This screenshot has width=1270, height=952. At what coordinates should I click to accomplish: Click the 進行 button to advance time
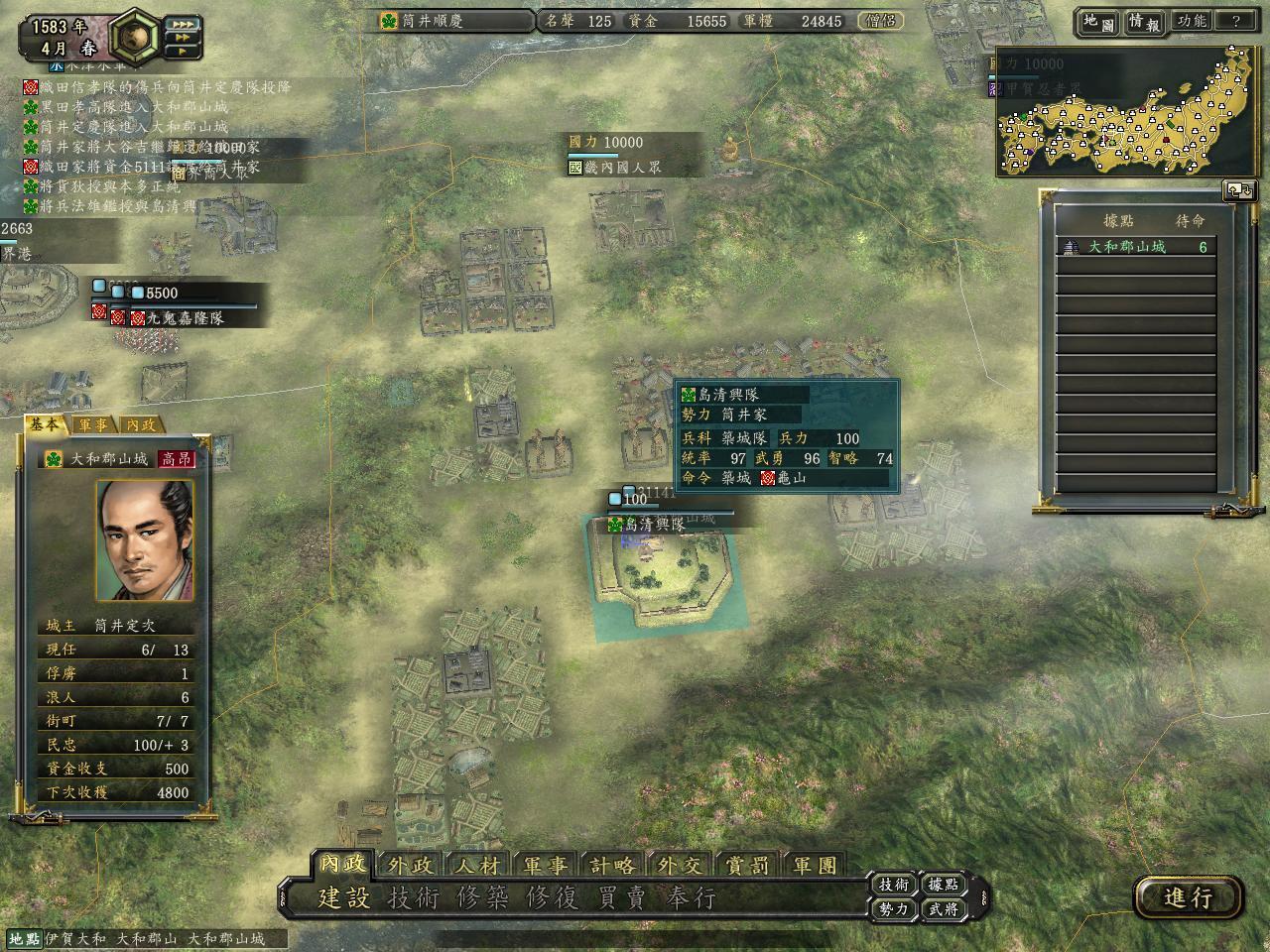pos(1188,897)
